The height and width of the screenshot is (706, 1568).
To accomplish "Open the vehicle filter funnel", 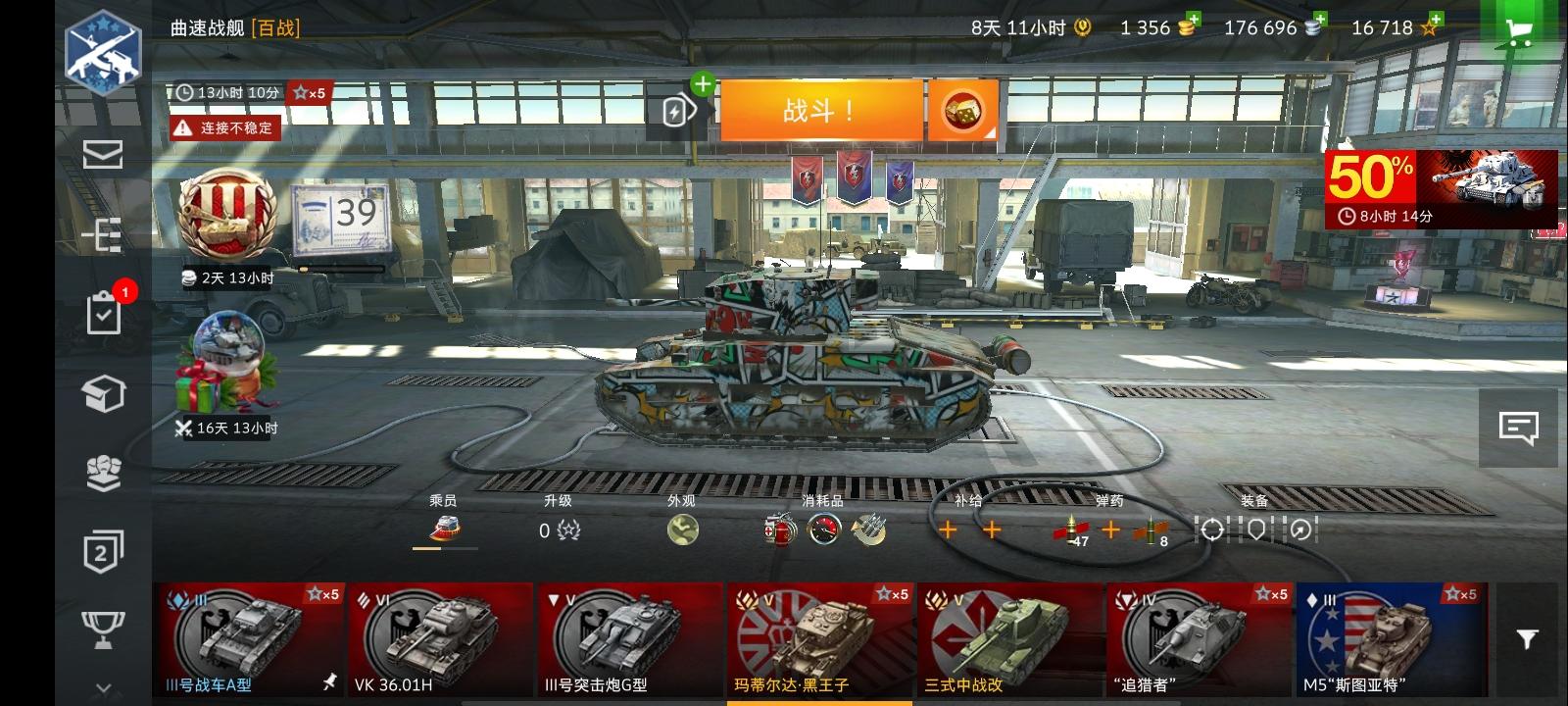I will [1527, 637].
